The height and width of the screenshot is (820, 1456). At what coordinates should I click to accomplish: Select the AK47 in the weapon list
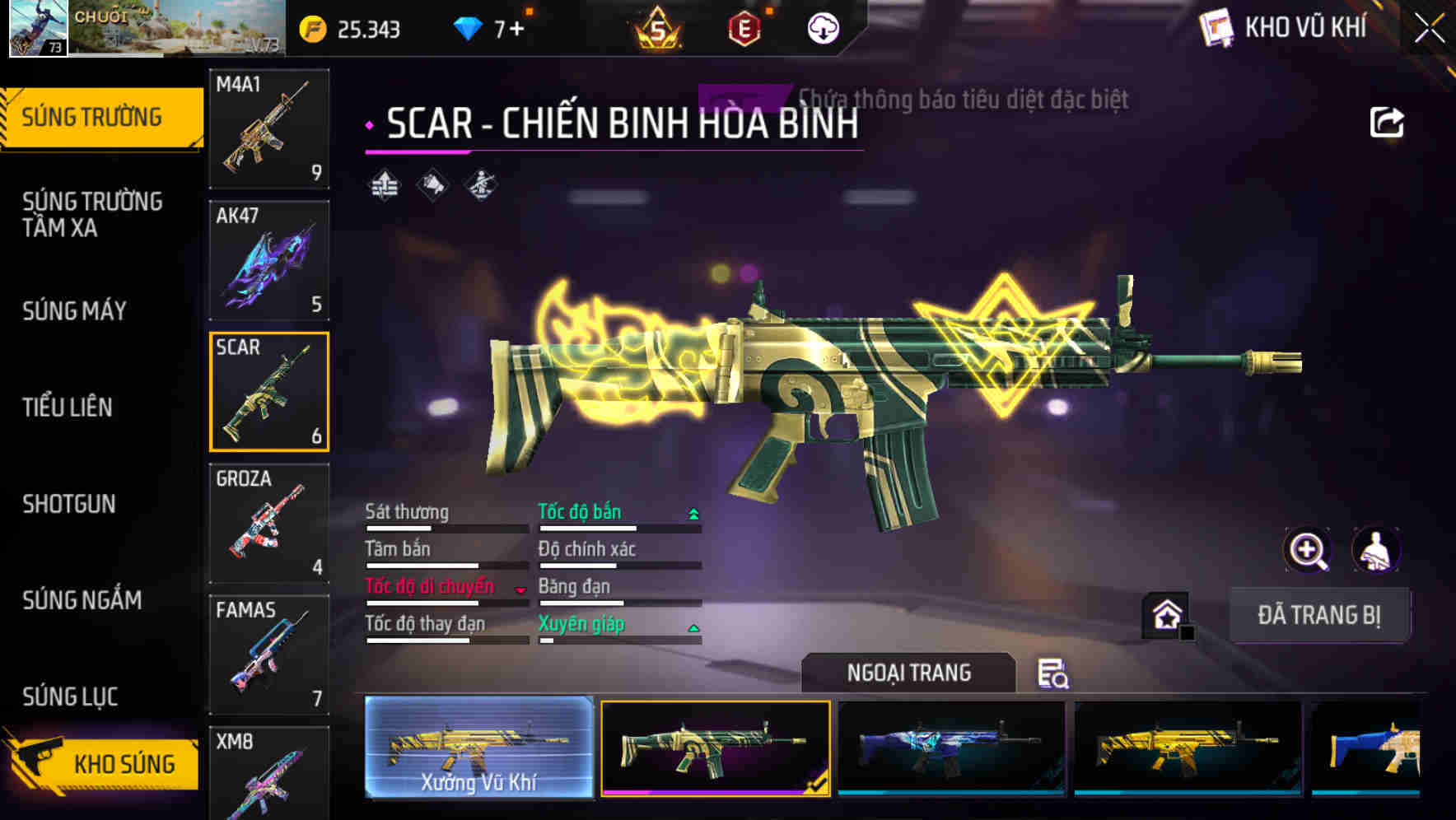[268, 259]
